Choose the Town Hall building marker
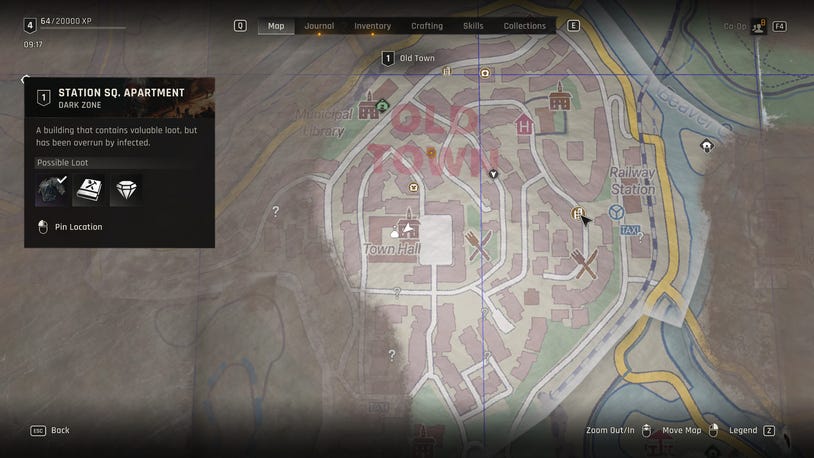Viewport: 814px width, 458px height. tap(406, 225)
